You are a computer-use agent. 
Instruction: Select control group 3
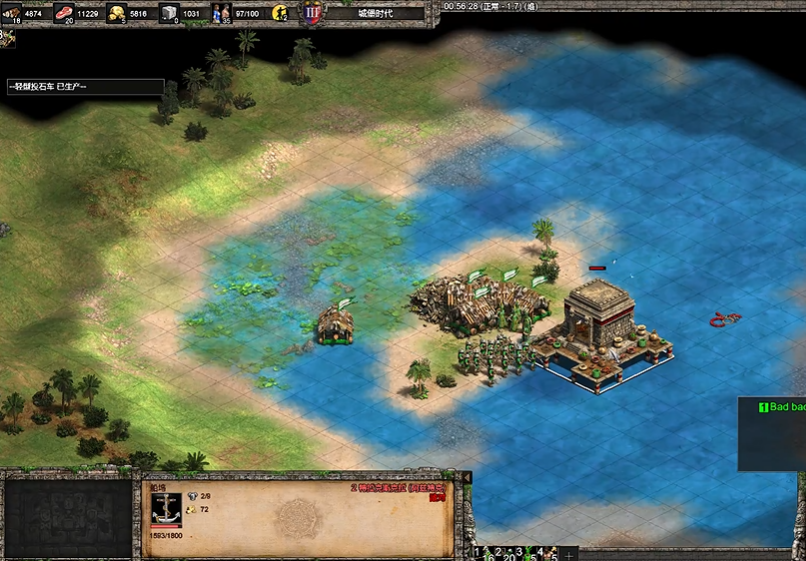coord(524,553)
